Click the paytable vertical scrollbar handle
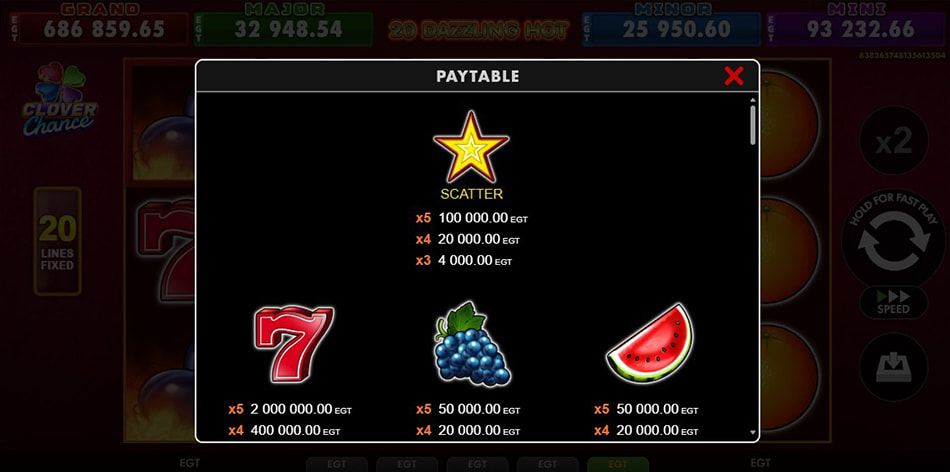Screen dimensions: 950x472 753,125
